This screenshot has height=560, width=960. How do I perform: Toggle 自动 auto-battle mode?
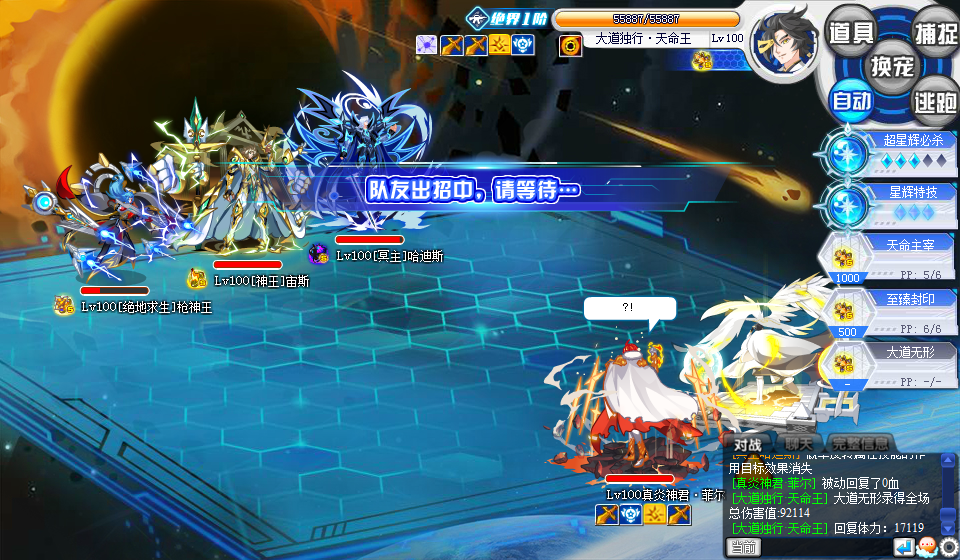click(x=851, y=101)
